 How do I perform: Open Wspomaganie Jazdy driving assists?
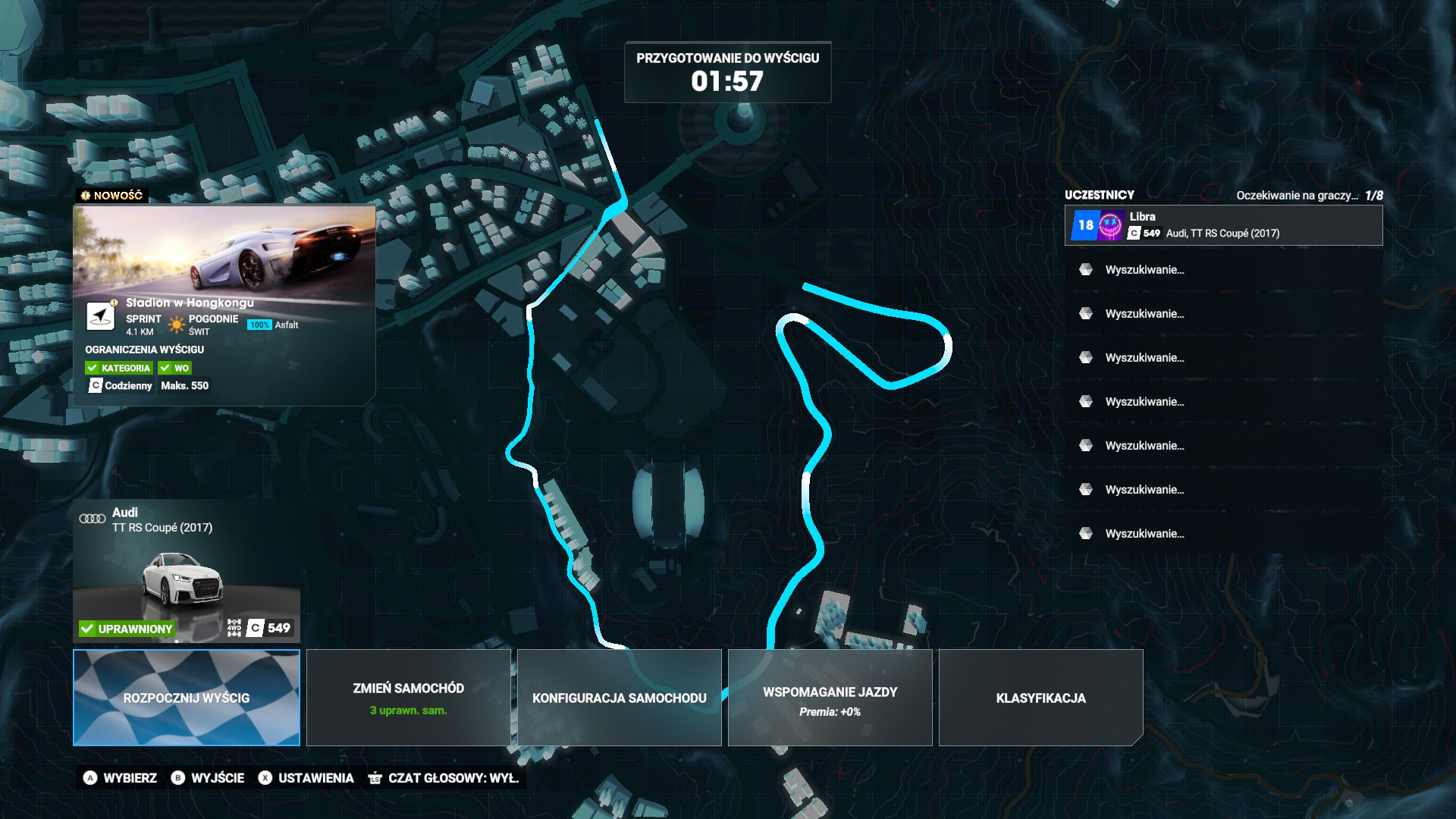(830, 698)
